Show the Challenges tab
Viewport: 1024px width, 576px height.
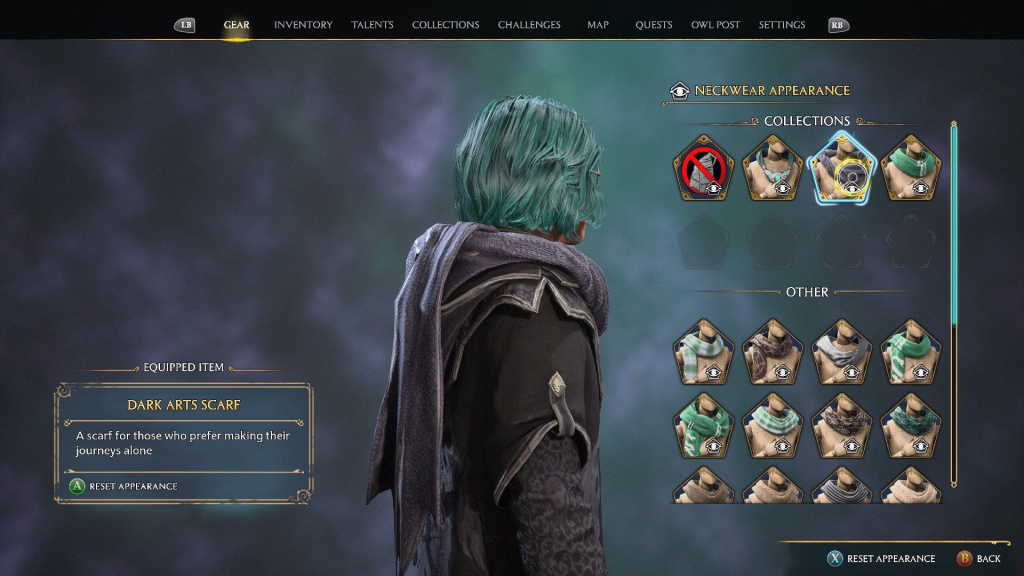click(x=529, y=25)
